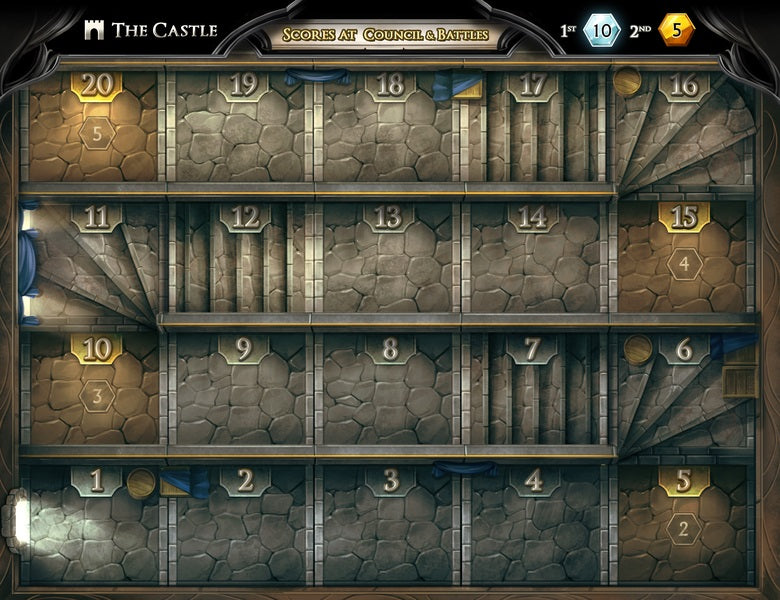
Task: Select room 4 on the bottom floor
Action: [x=534, y=525]
